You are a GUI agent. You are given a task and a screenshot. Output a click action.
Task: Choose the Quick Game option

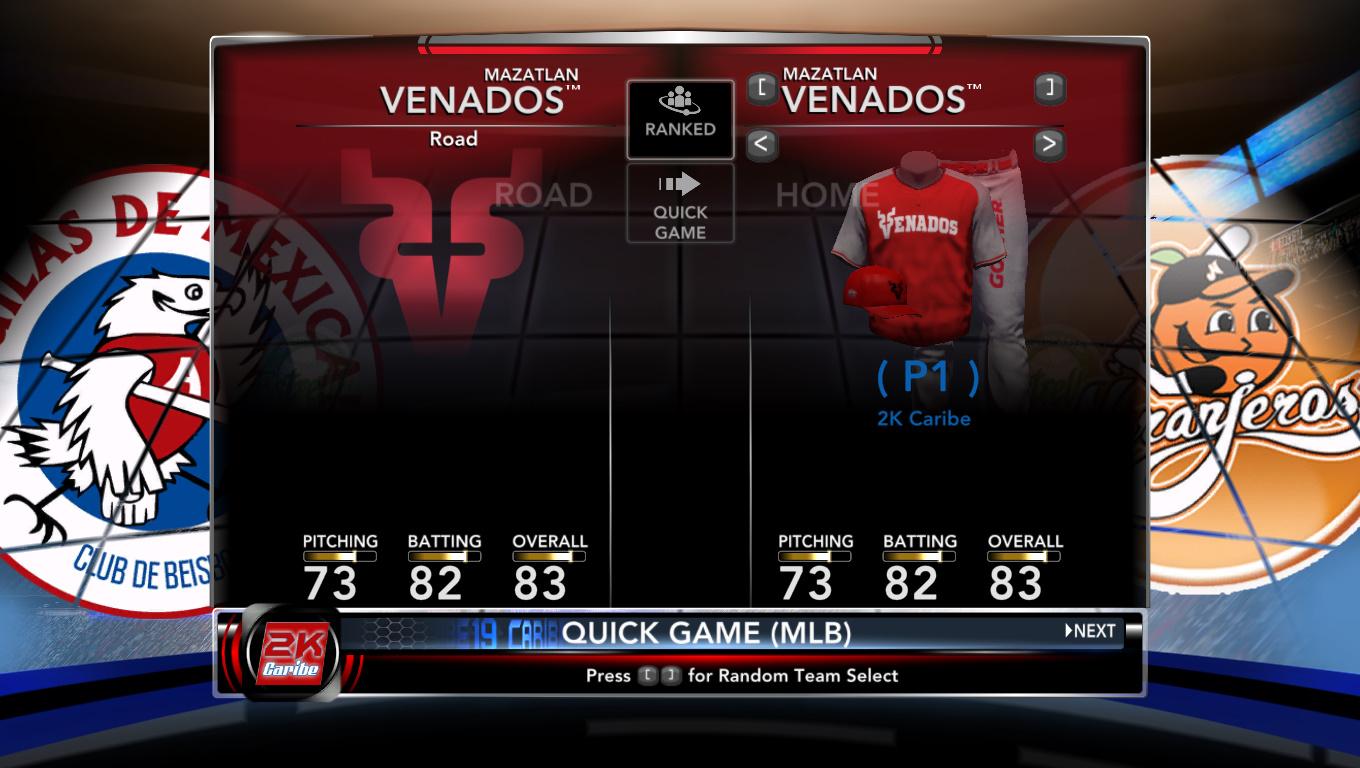point(680,204)
